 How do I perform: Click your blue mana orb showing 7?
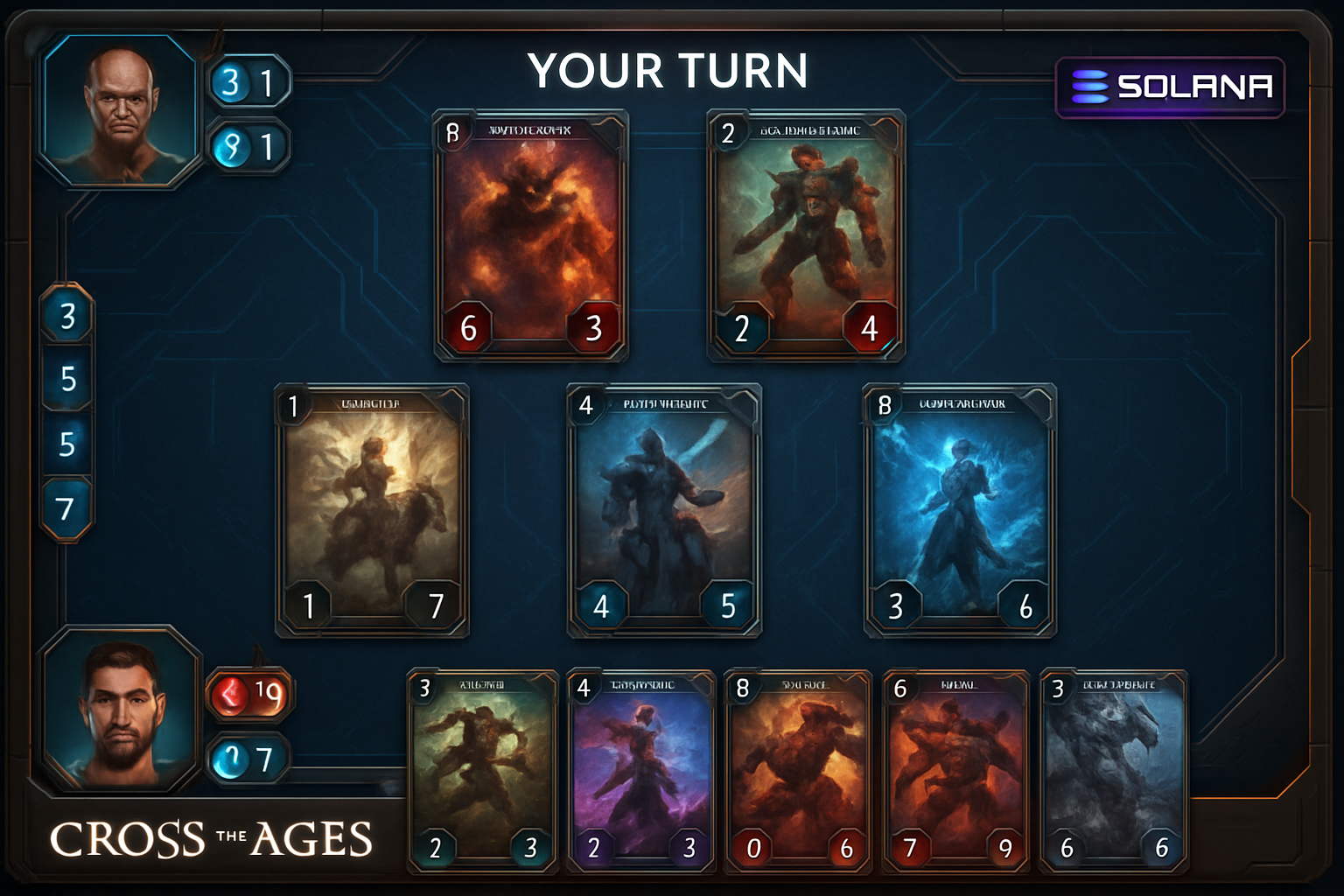point(248,758)
